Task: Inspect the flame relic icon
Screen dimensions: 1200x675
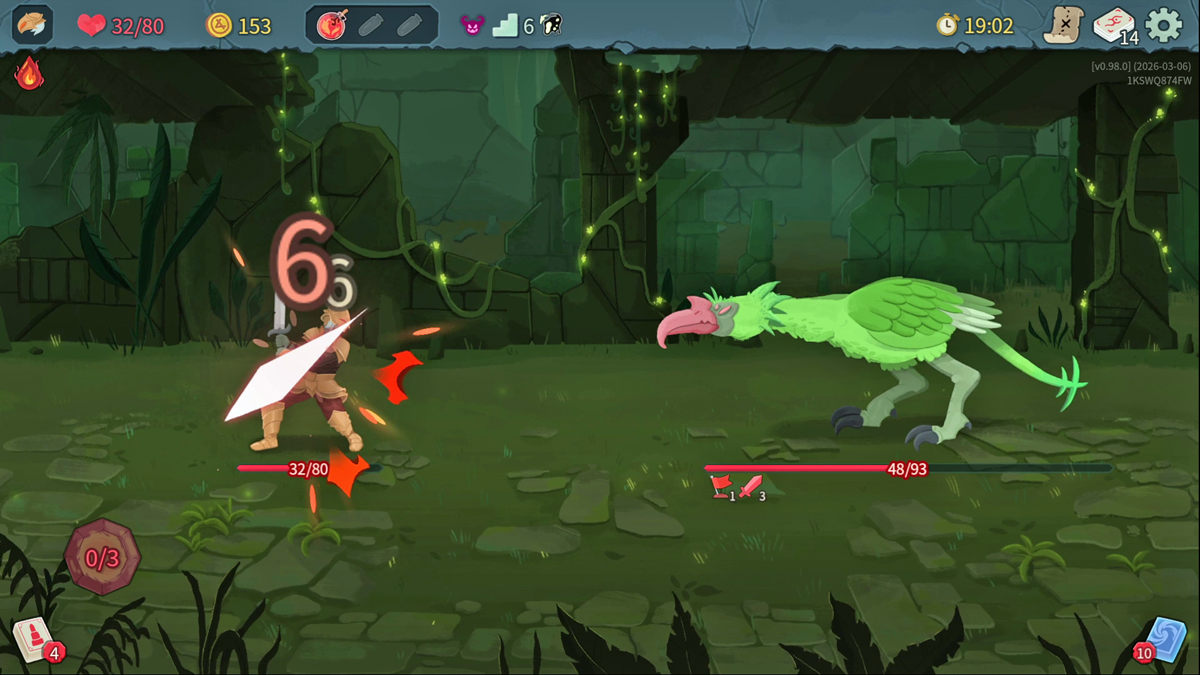Action: pyautogui.click(x=28, y=73)
